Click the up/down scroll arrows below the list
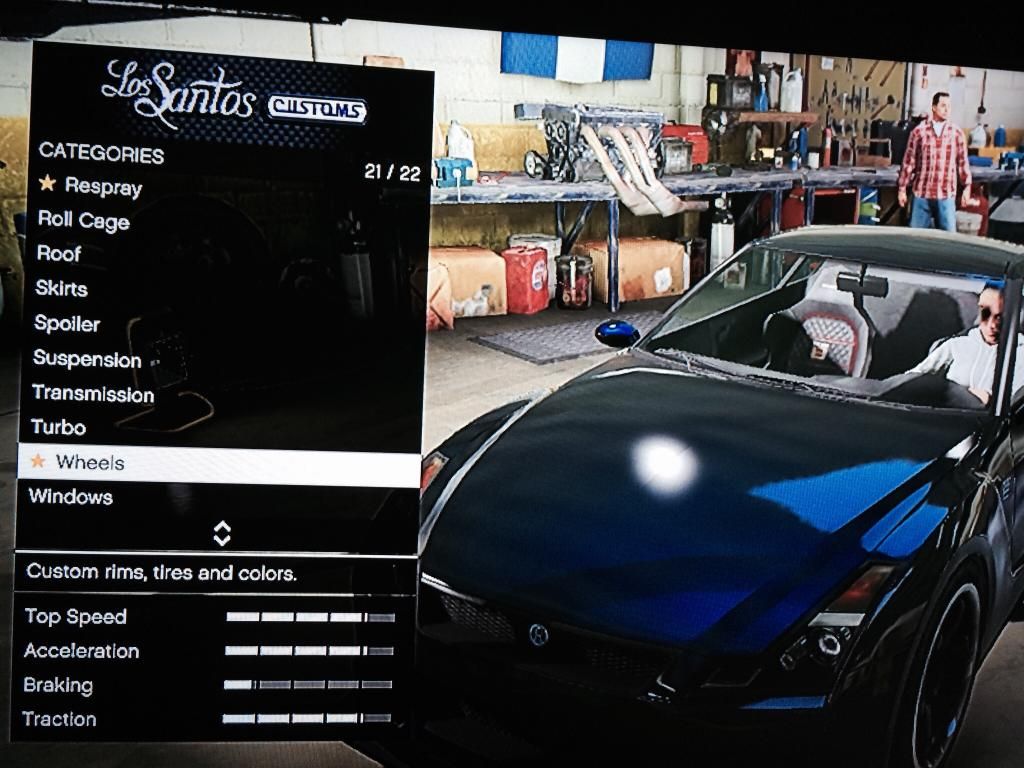This screenshot has width=1024, height=768. (x=222, y=534)
